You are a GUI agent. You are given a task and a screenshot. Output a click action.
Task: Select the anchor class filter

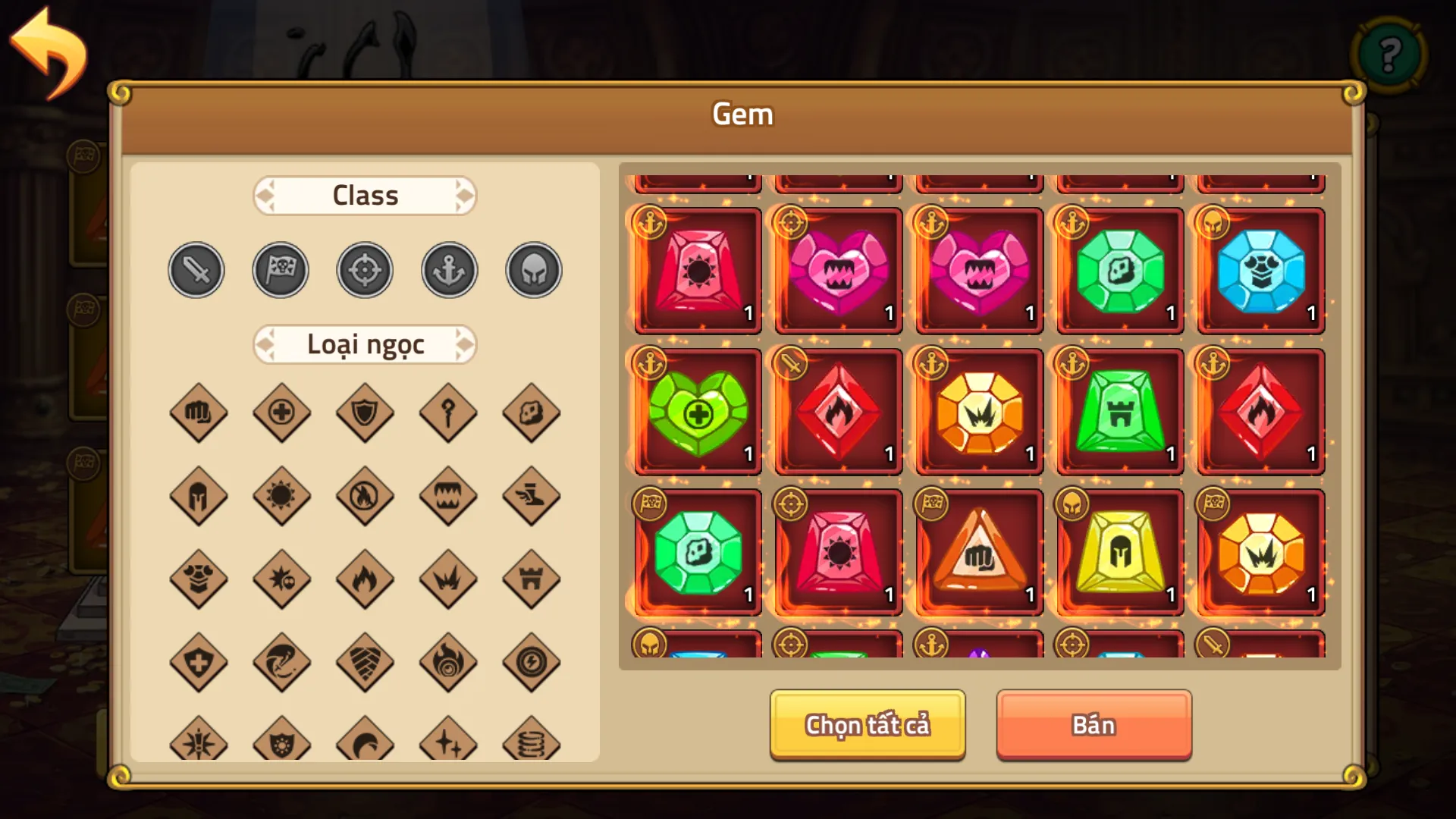coord(449,269)
